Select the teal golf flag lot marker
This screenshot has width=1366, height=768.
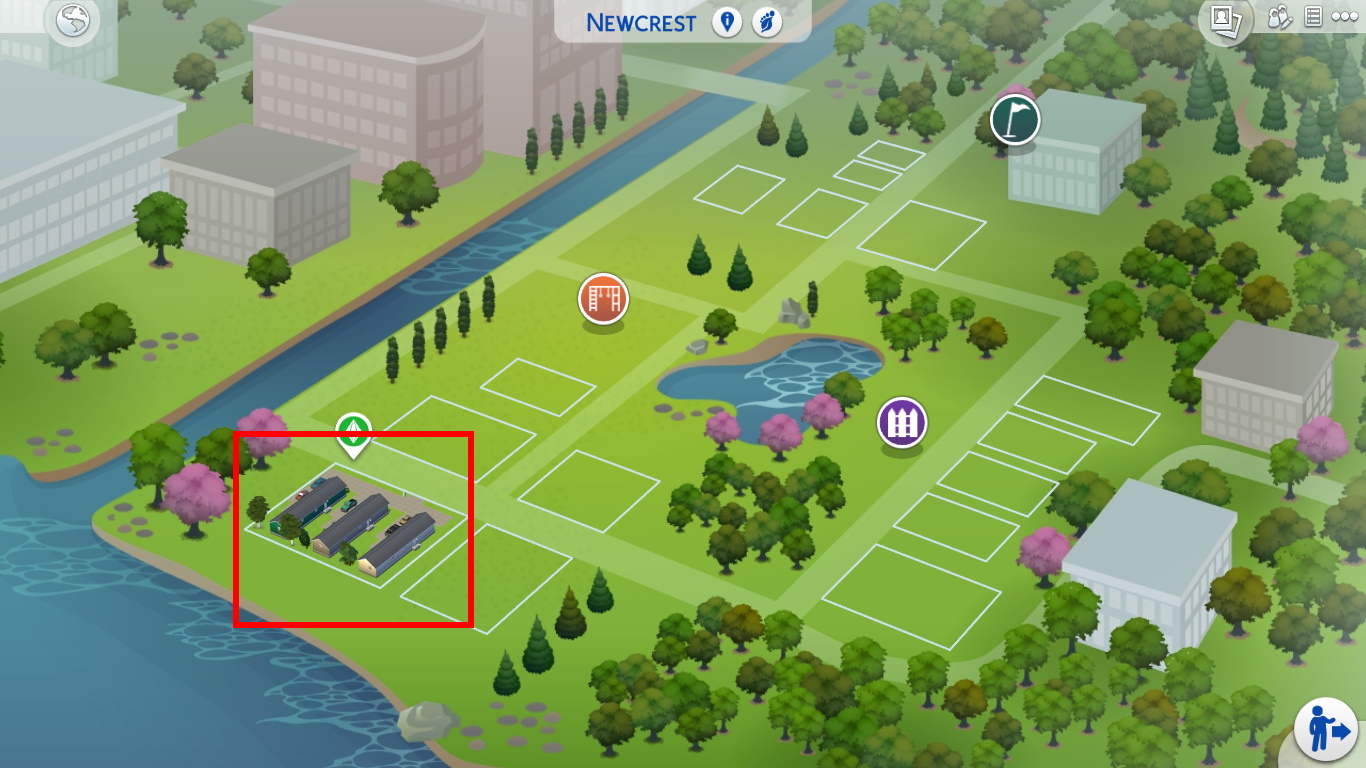coord(1015,121)
